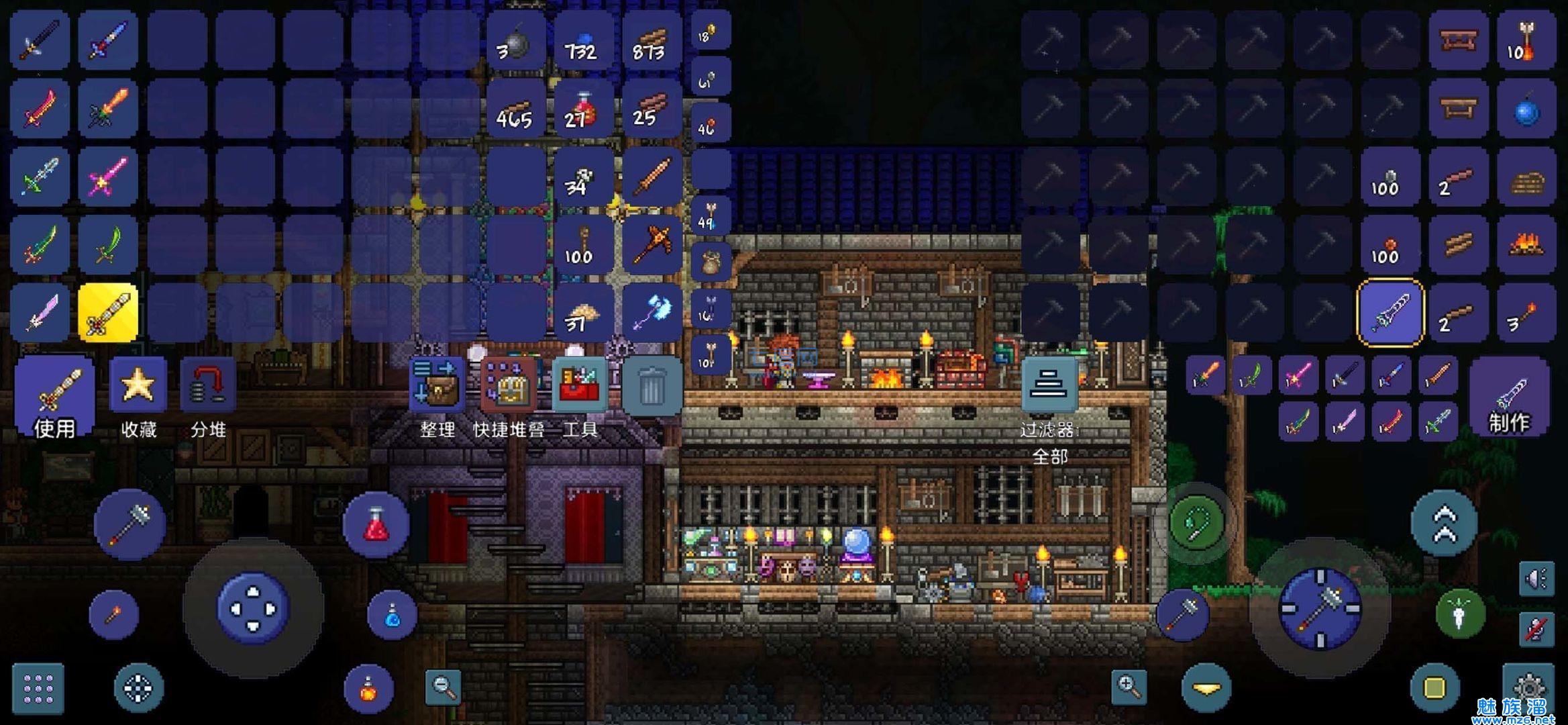Tap the 使用 (Use) button
The width and height of the screenshot is (1568, 725).
54,396
